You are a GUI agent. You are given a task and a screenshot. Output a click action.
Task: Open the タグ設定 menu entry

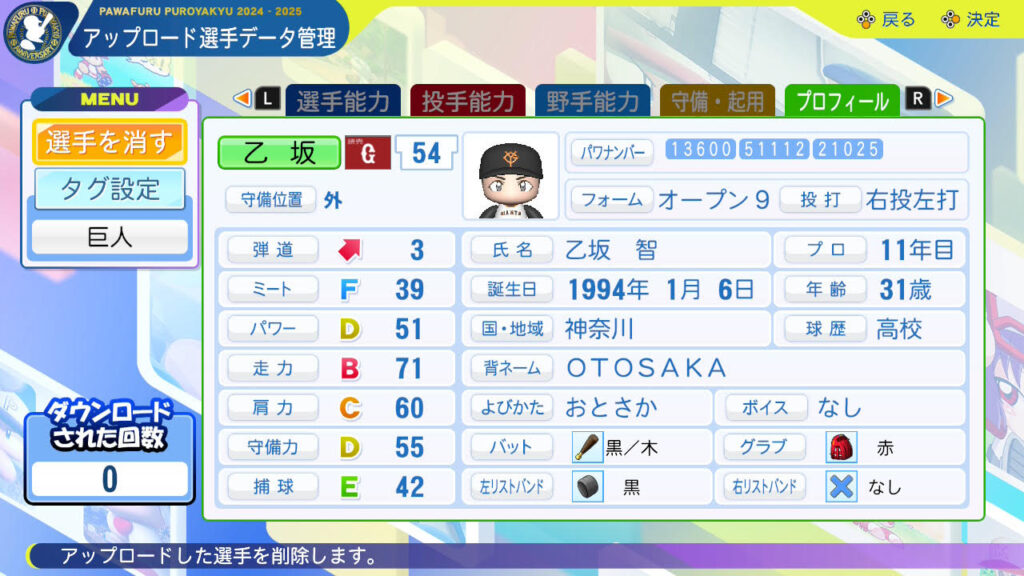[109, 189]
